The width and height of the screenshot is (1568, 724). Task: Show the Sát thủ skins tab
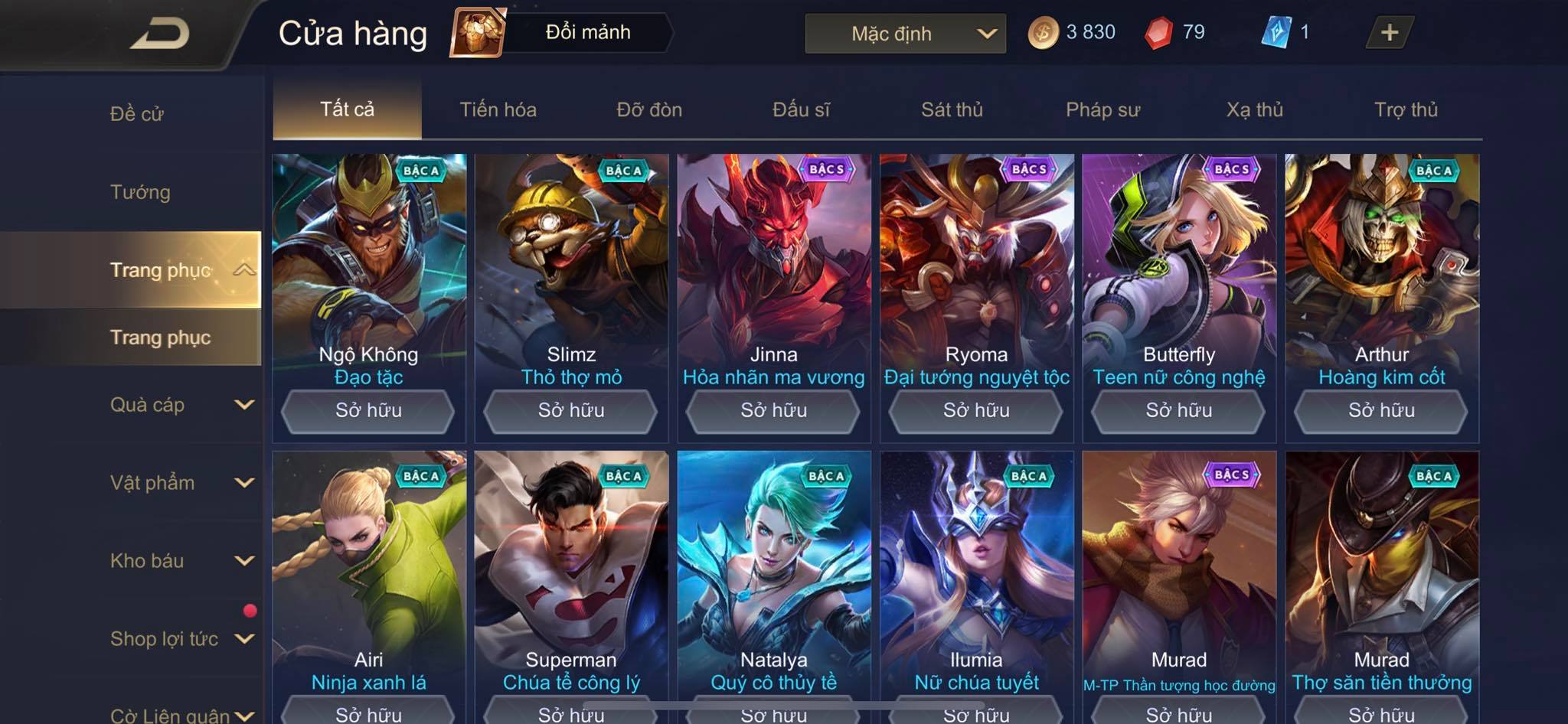coord(952,109)
